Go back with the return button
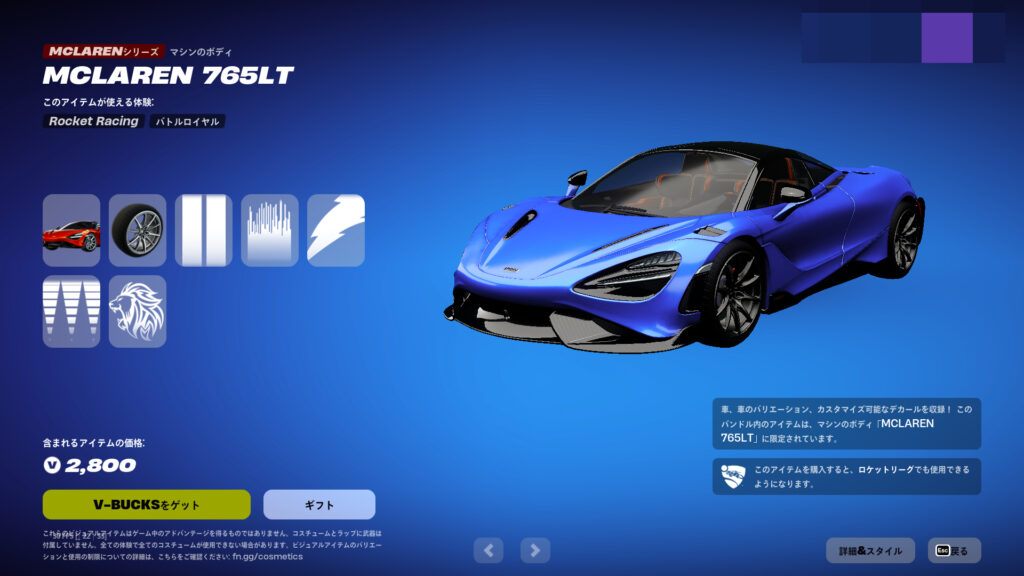 [954, 550]
